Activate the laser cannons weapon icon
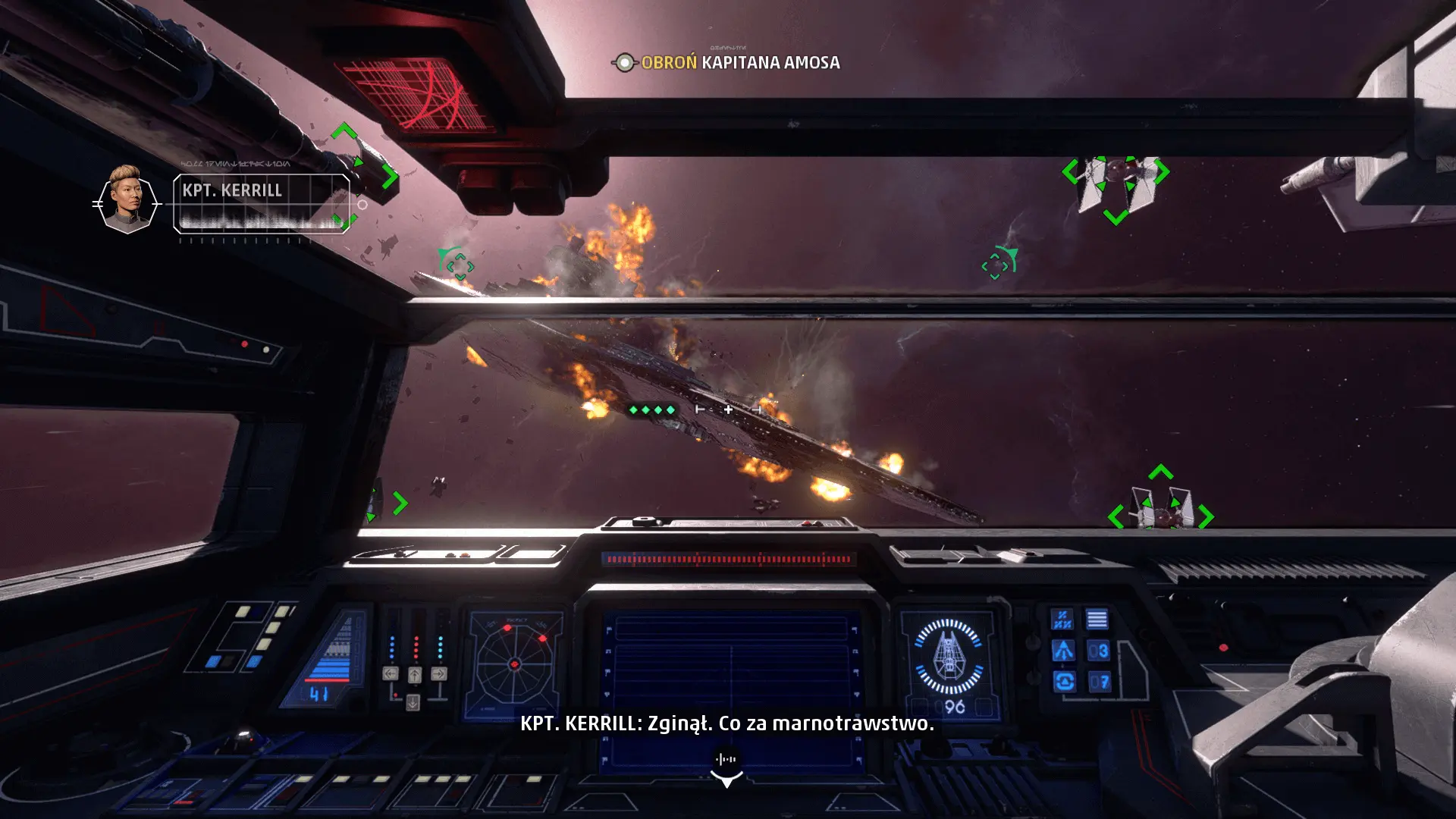This screenshot has width=1456, height=819. coord(1062,620)
